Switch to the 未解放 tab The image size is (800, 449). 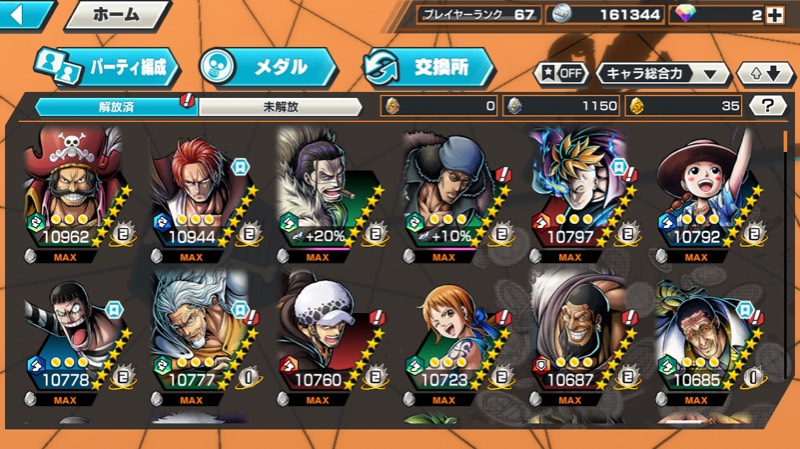[282, 106]
